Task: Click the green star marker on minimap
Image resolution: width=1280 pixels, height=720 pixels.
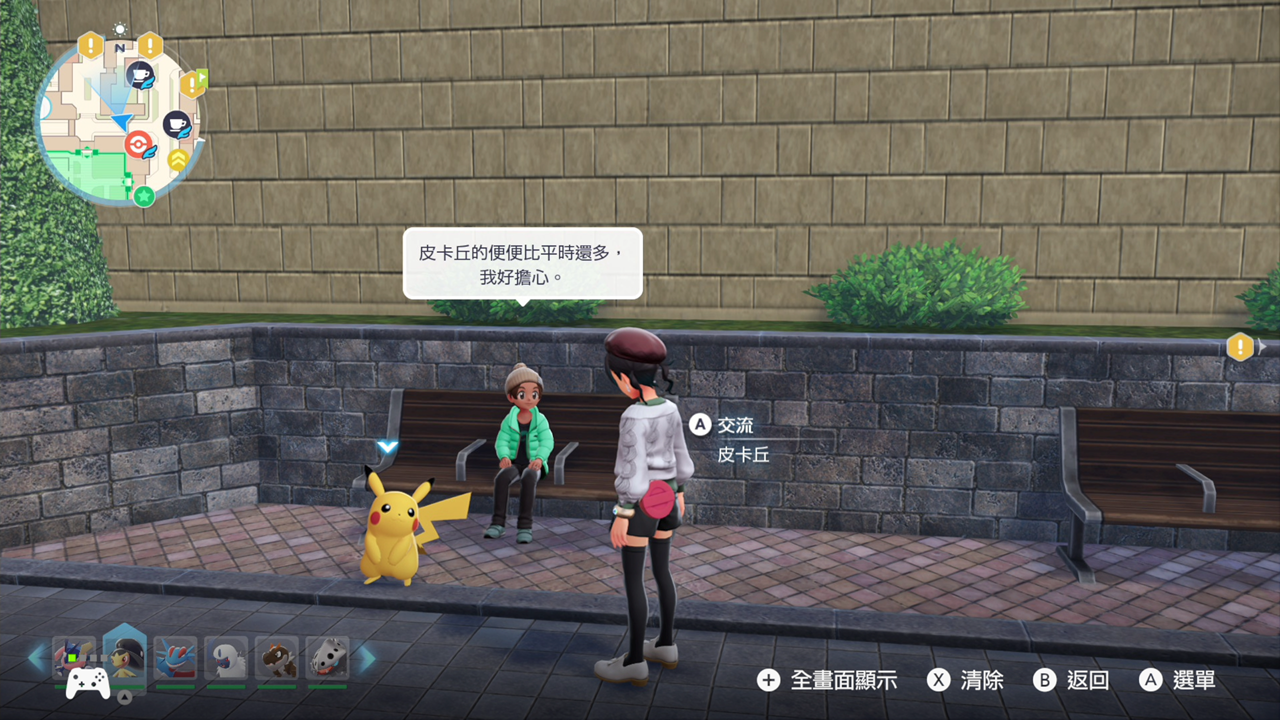Action: pos(144,195)
